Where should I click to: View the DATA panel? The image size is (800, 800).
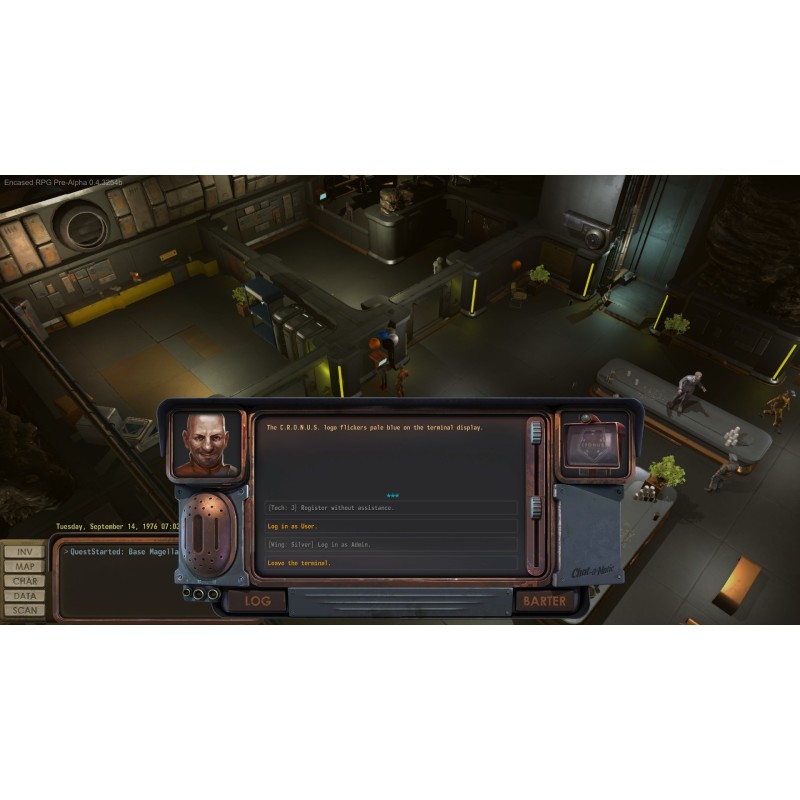click(25, 595)
